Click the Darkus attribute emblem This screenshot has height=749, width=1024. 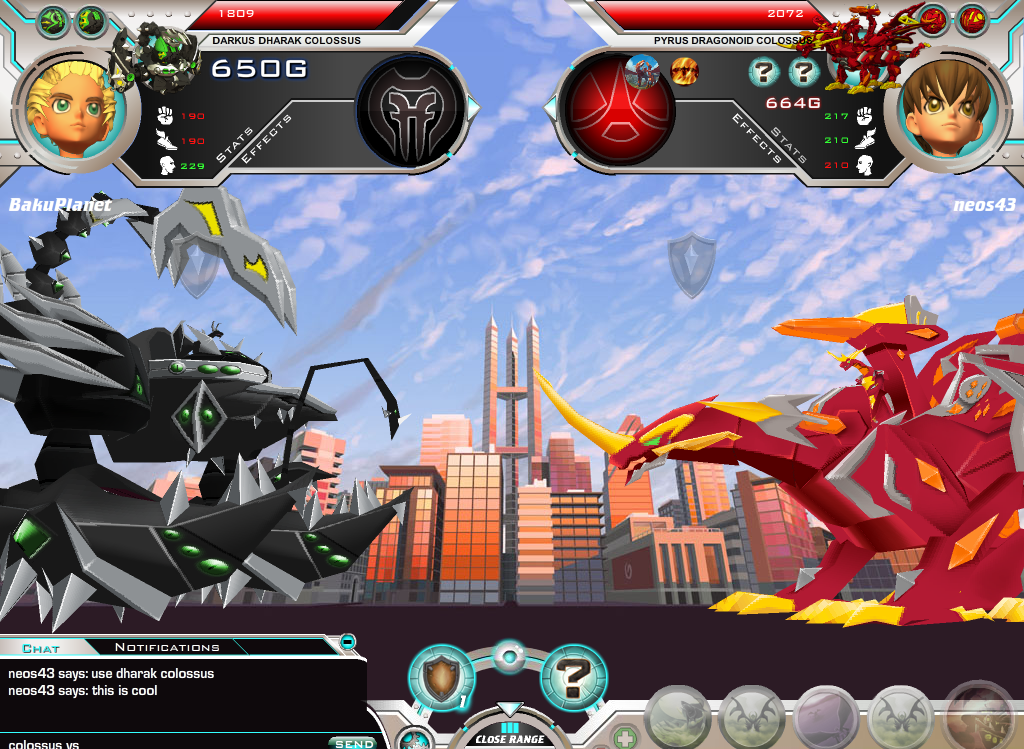[410, 106]
